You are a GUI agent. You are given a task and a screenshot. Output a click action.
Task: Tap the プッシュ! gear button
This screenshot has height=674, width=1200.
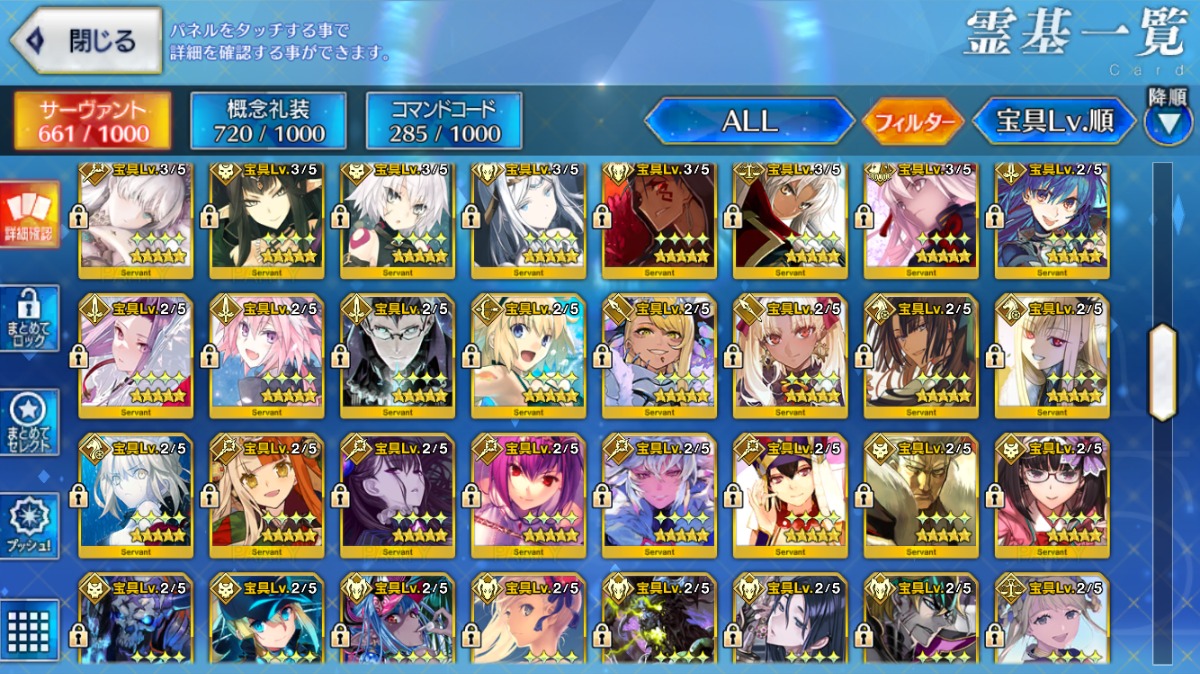(x=29, y=526)
